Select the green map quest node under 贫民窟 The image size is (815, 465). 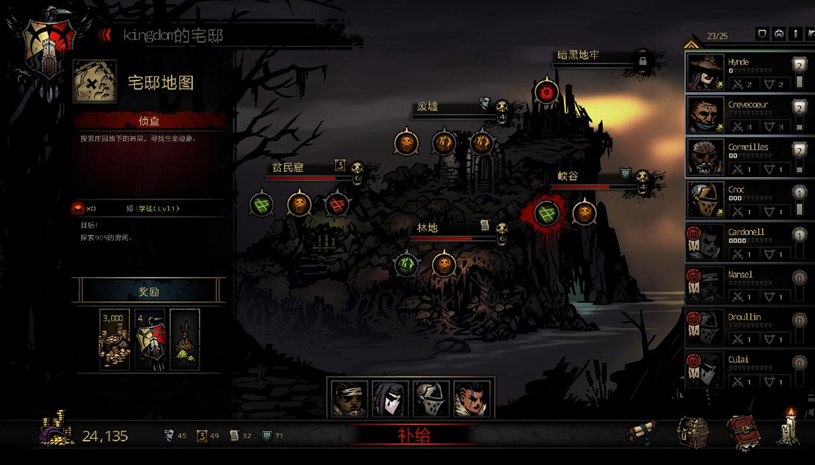[262, 205]
